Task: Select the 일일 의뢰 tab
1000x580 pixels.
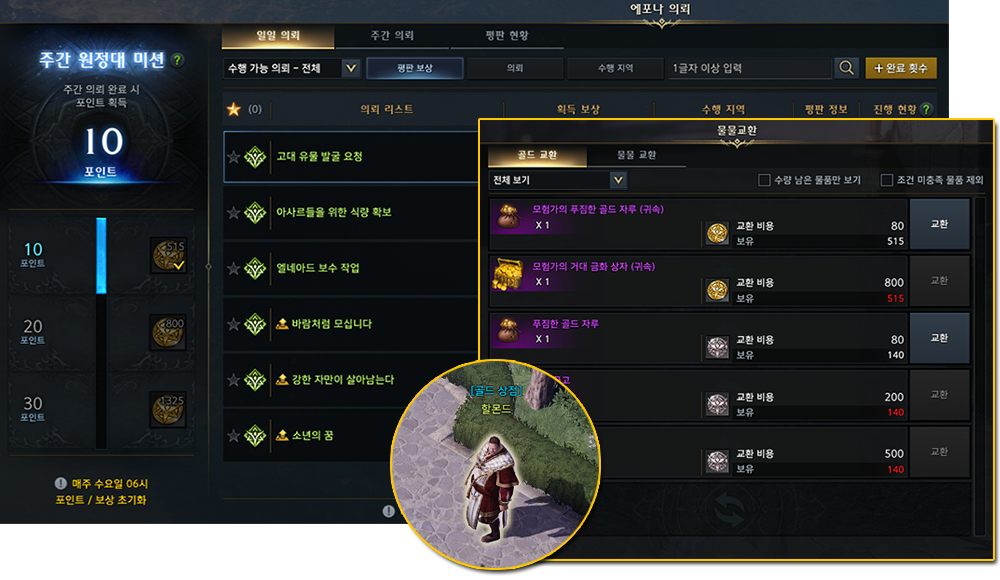Action: pos(278,36)
